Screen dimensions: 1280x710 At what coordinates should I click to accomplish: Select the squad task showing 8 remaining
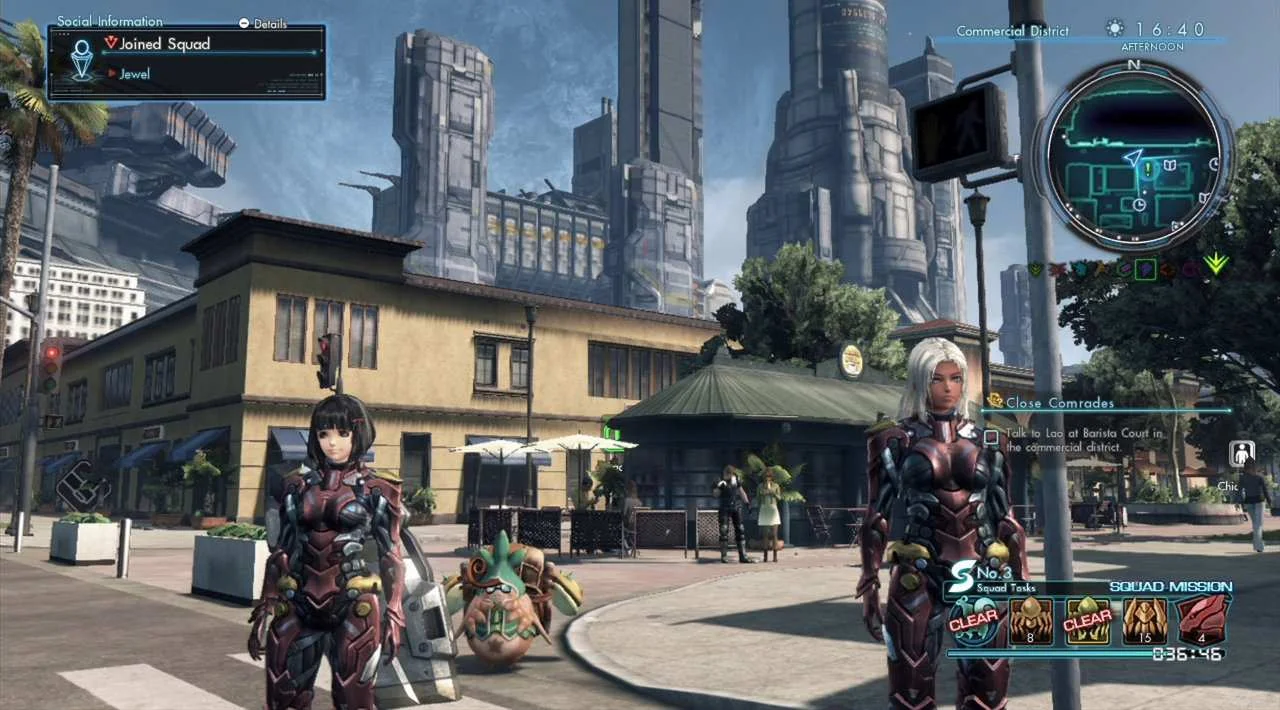point(1030,620)
